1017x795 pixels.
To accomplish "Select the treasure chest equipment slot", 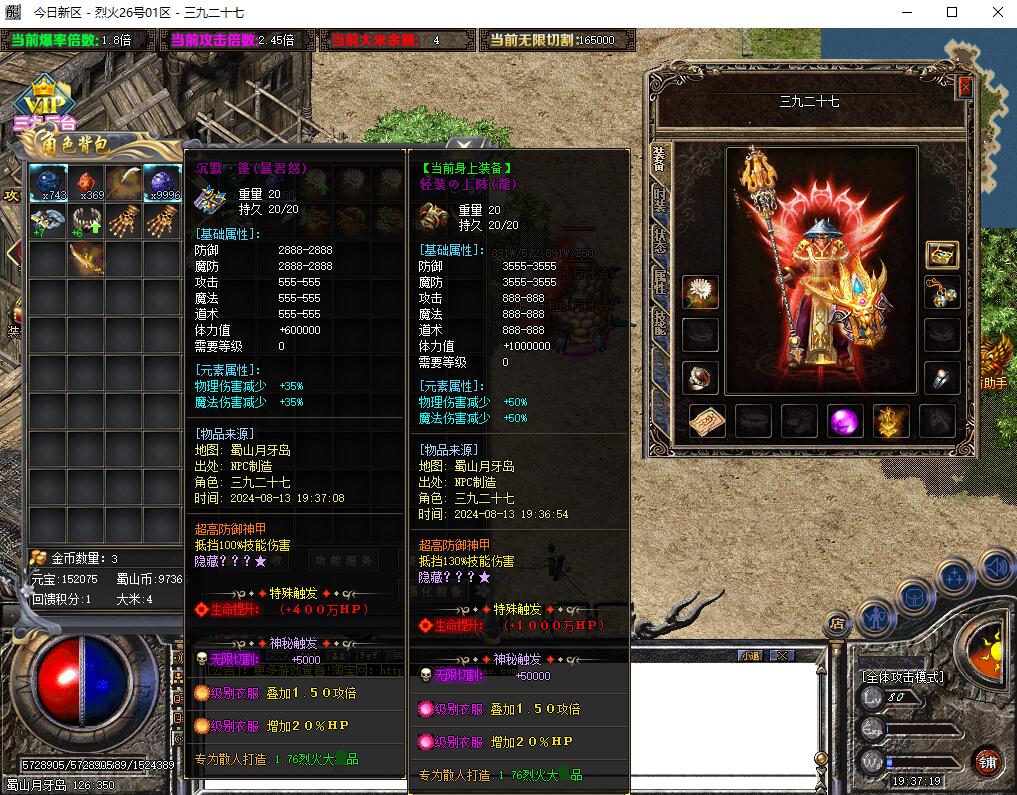I will pos(941,254).
